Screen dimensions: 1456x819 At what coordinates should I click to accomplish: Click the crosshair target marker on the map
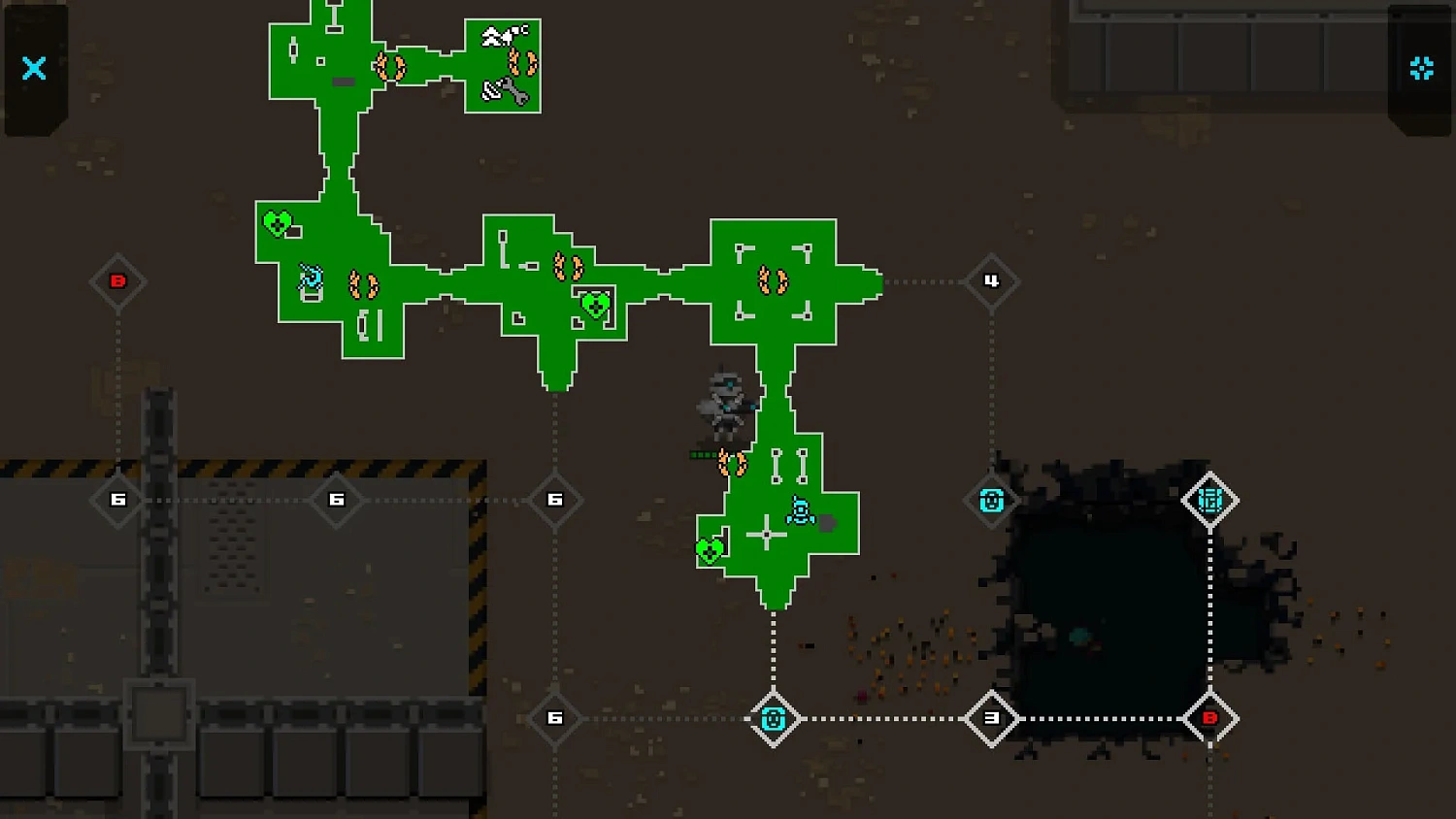click(x=765, y=534)
